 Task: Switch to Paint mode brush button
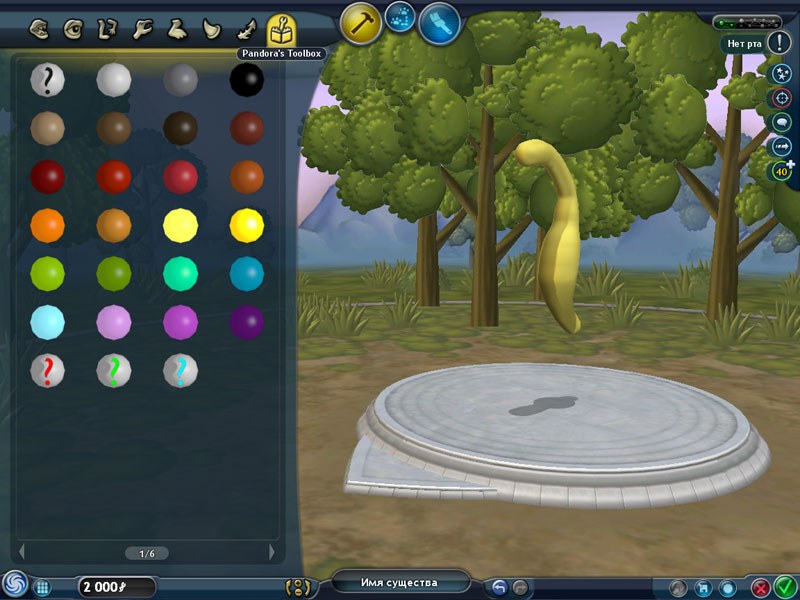439,23
